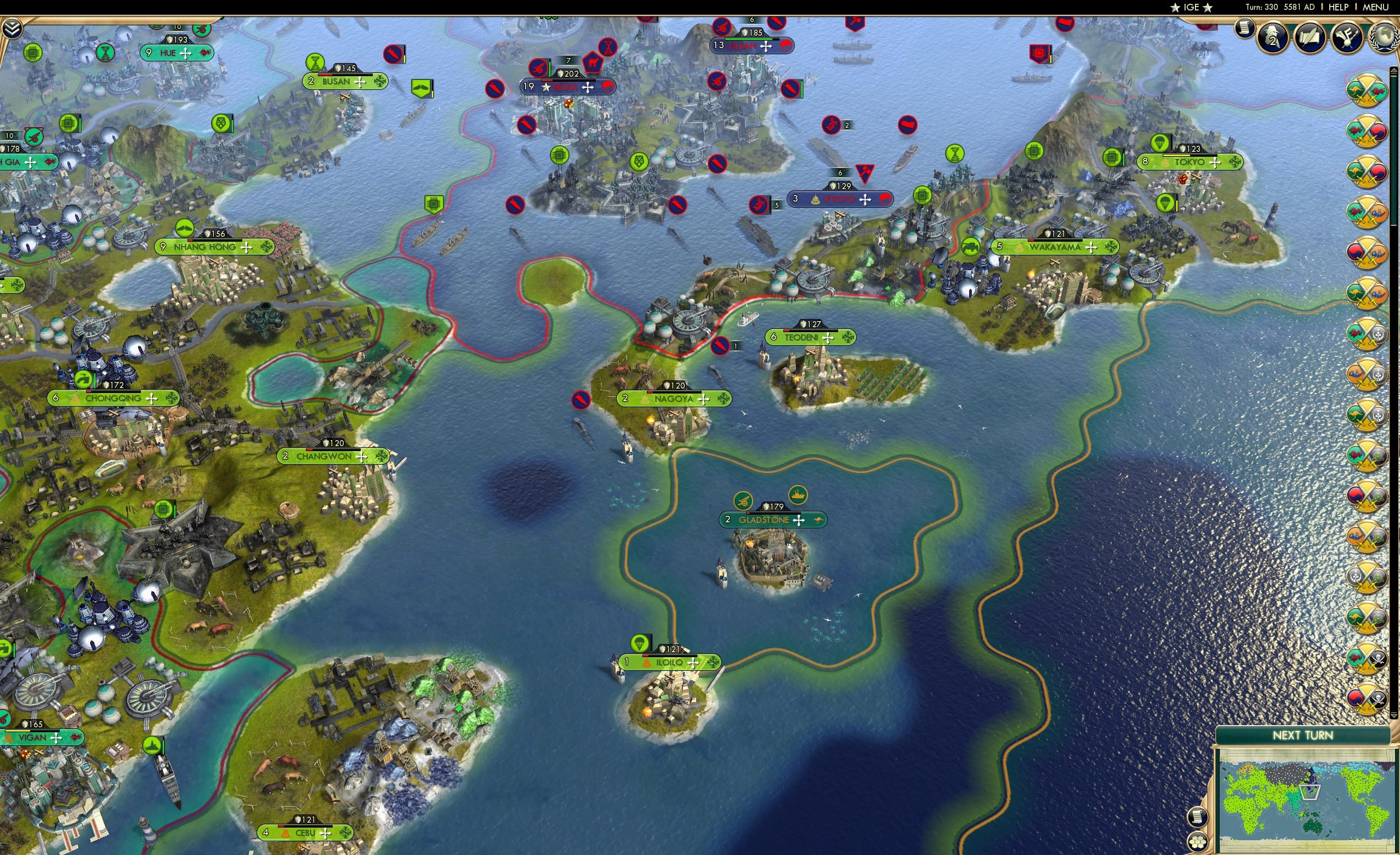
Task: Open the Espionage overview spy icon
Action: pyautogui.click(x=1272, y=38)
